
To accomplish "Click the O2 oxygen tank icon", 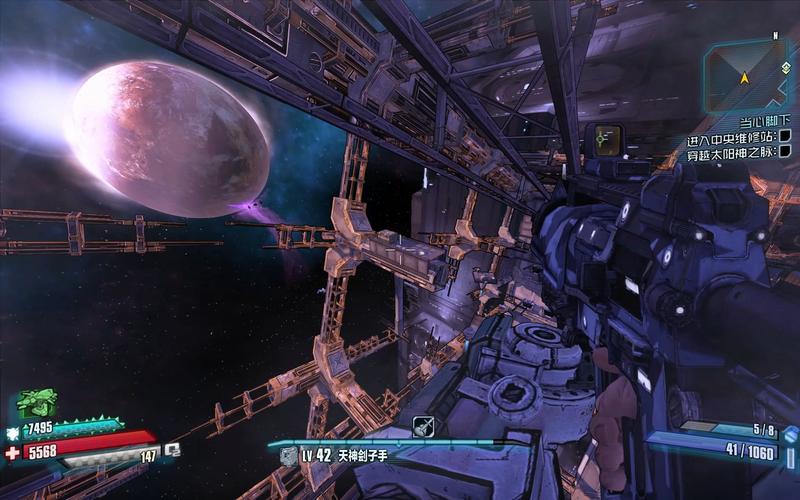I will coord(172,450).
